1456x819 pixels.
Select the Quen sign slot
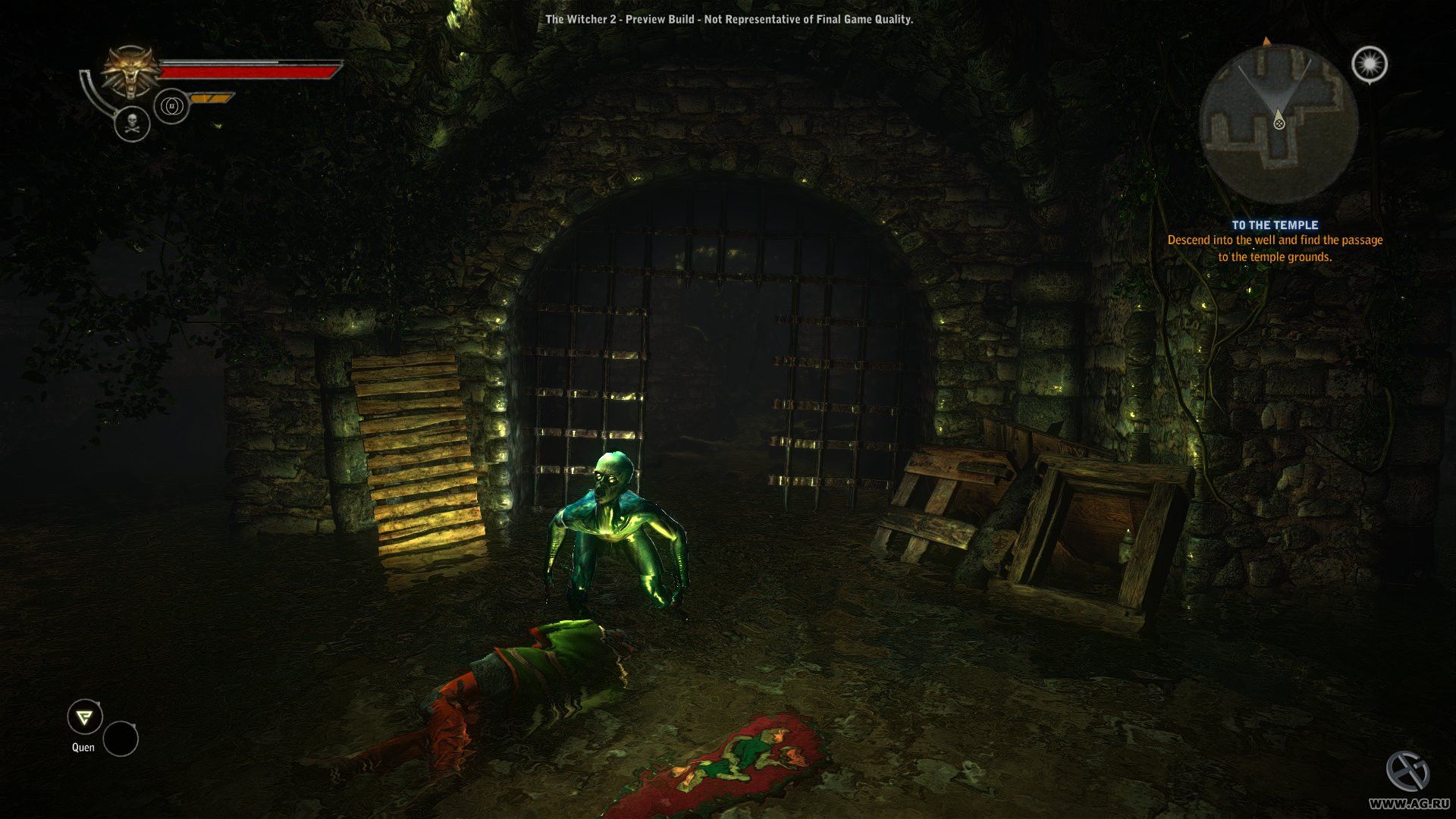point(84,717)
